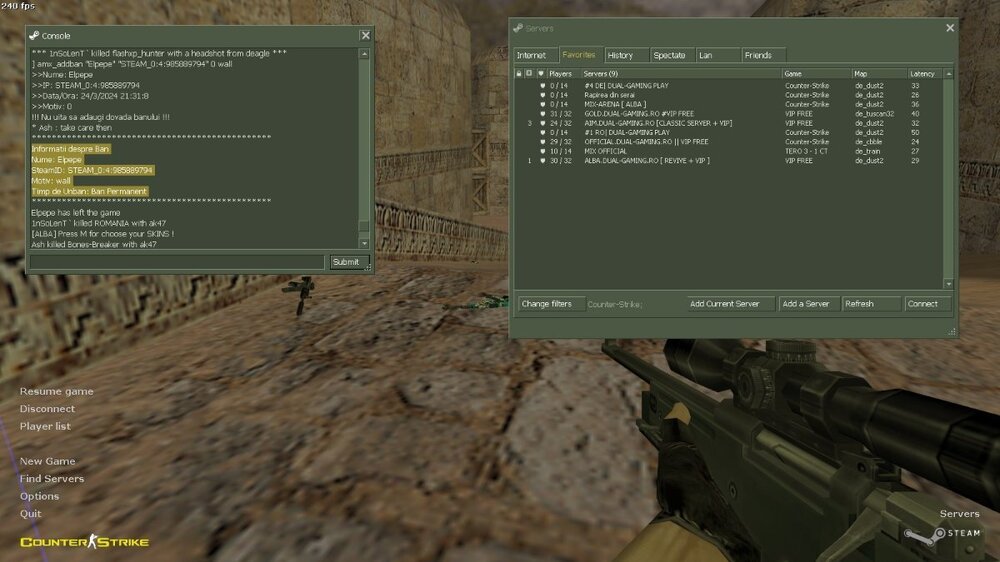Image resolution: width=1000 pixels, height=562 pixels.
Task: Disconnect from the current server
Action: coord(47,409)
